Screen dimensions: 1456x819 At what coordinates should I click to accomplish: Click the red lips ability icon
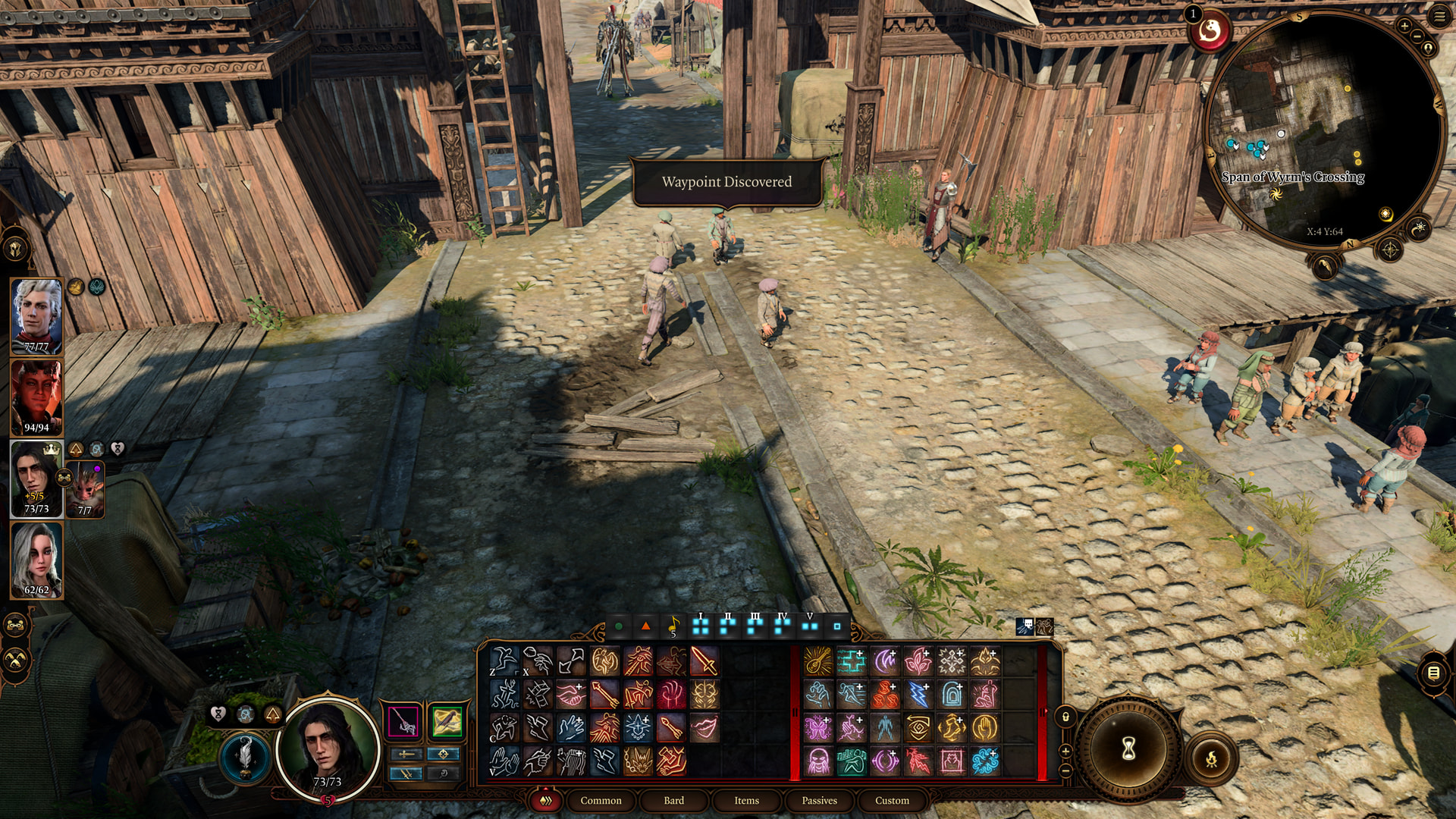pyautogui.click(x=704, y=728)
